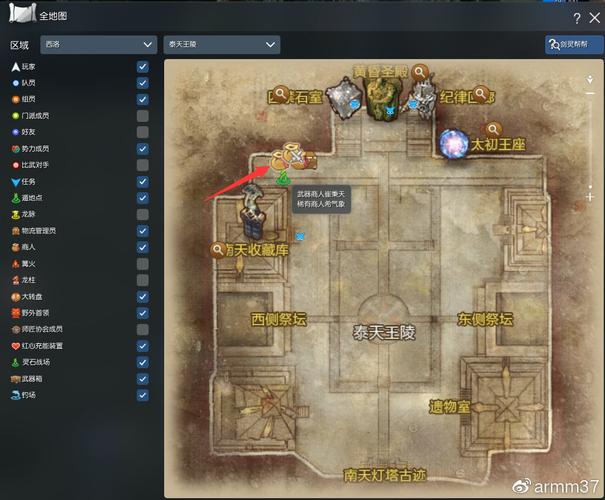The image size is (605, 500).
Task: Click the magnifier beside 太初王座
Action: [x=493, y=129]
